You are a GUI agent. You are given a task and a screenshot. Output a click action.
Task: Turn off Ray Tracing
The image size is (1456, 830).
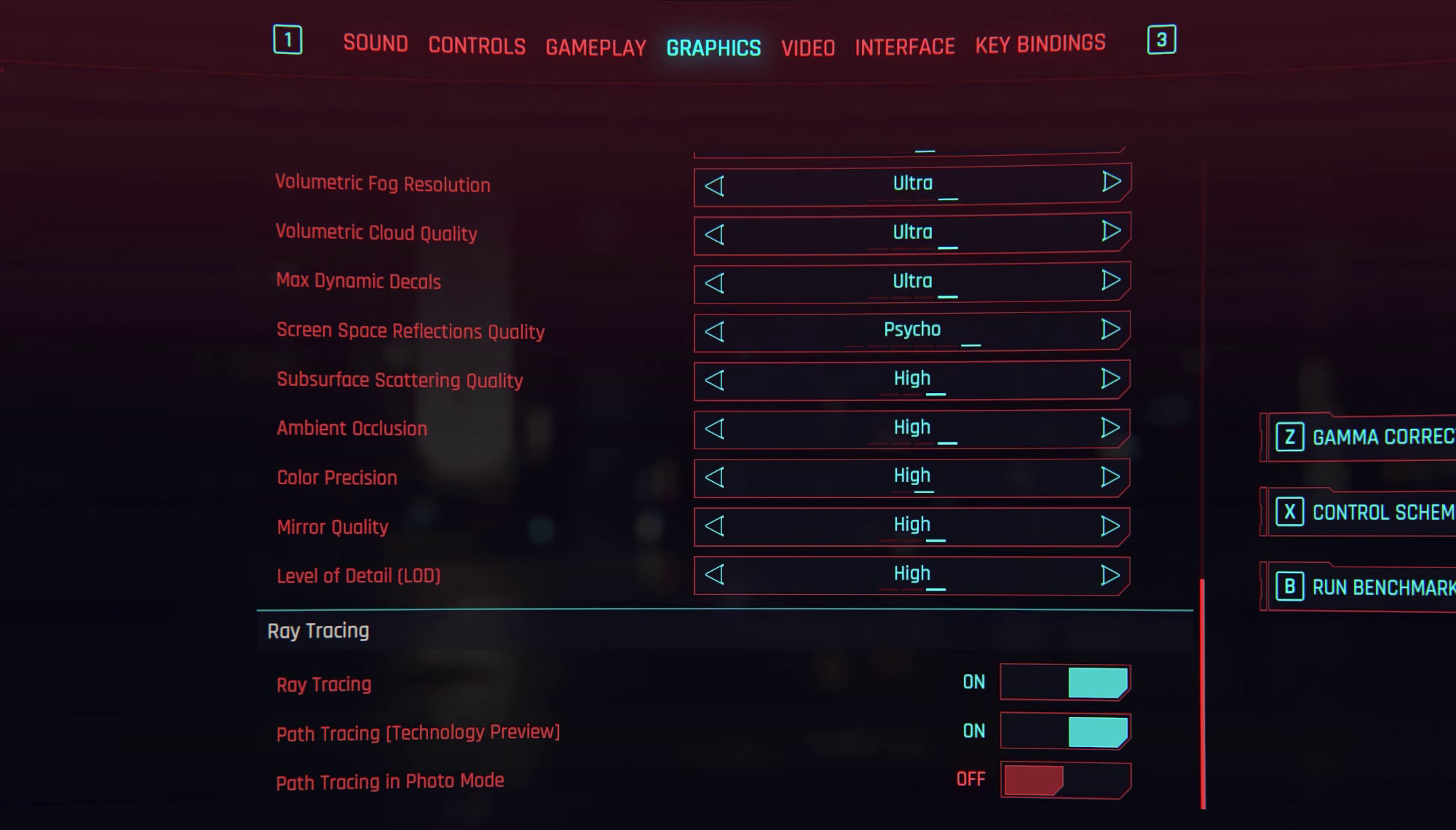(1065, 682)
